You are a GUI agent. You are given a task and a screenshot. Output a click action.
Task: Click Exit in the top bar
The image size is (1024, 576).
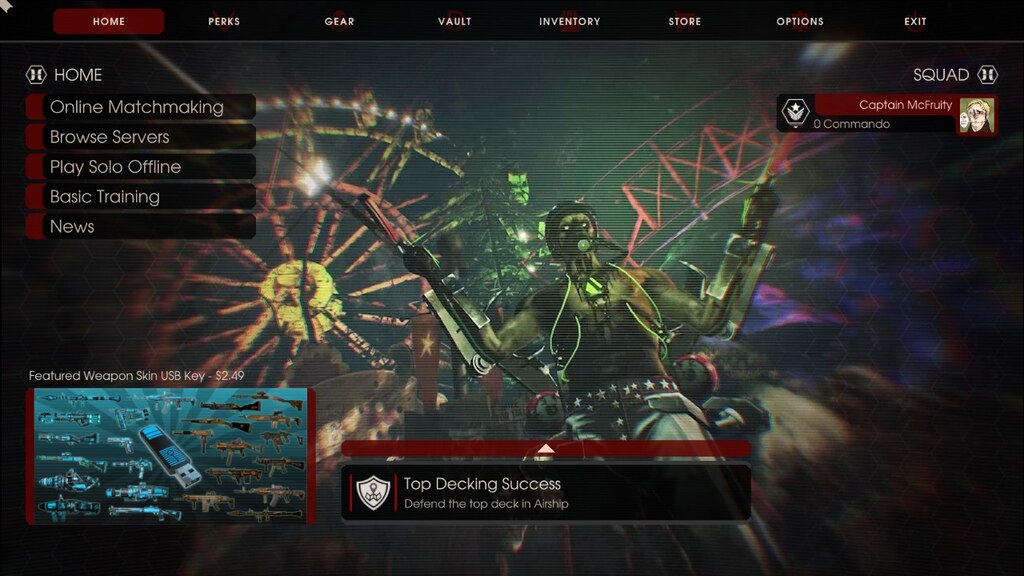pos(915,21)
